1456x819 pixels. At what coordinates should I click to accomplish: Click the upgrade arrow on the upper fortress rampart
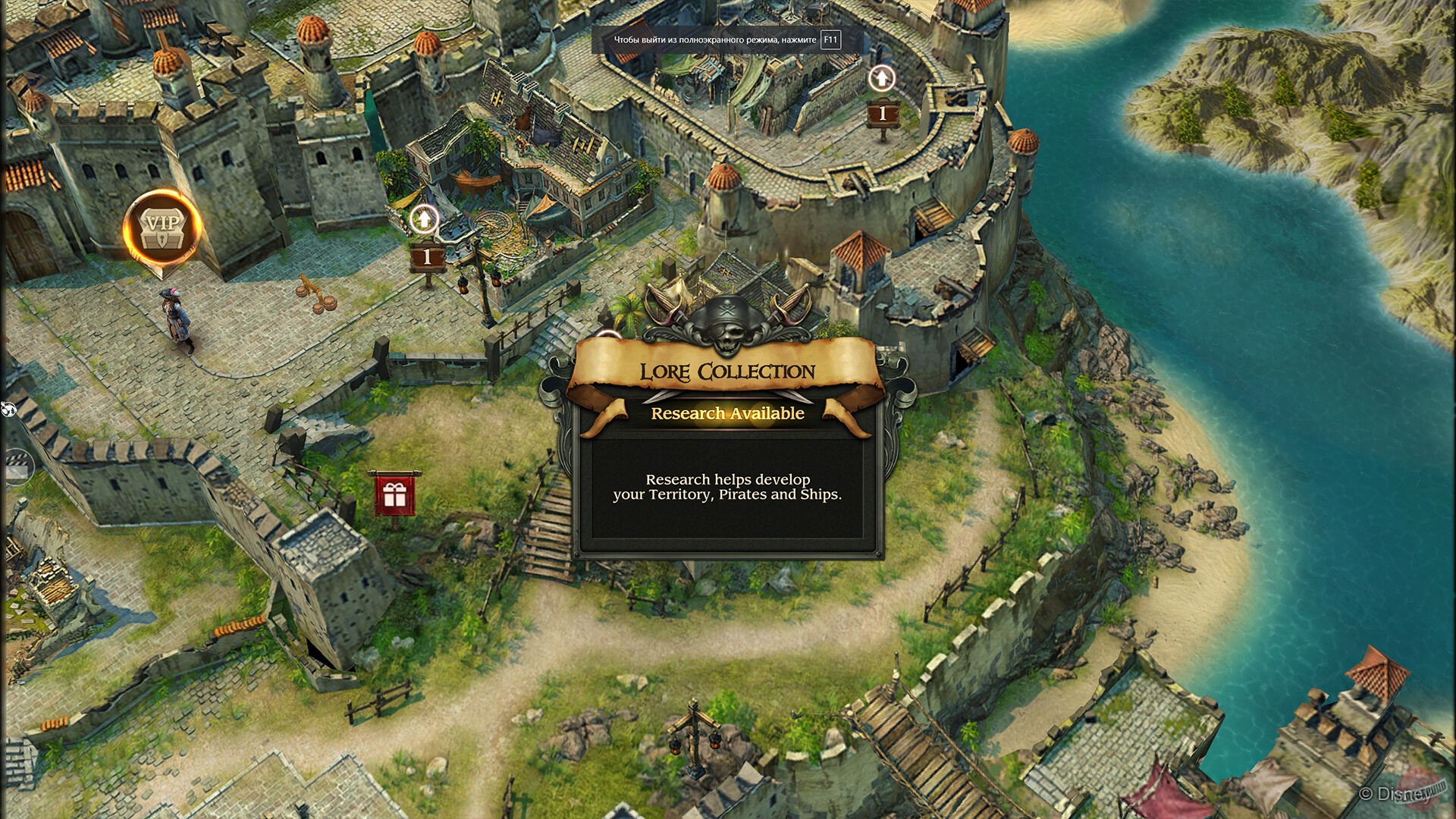click(880, 77)
